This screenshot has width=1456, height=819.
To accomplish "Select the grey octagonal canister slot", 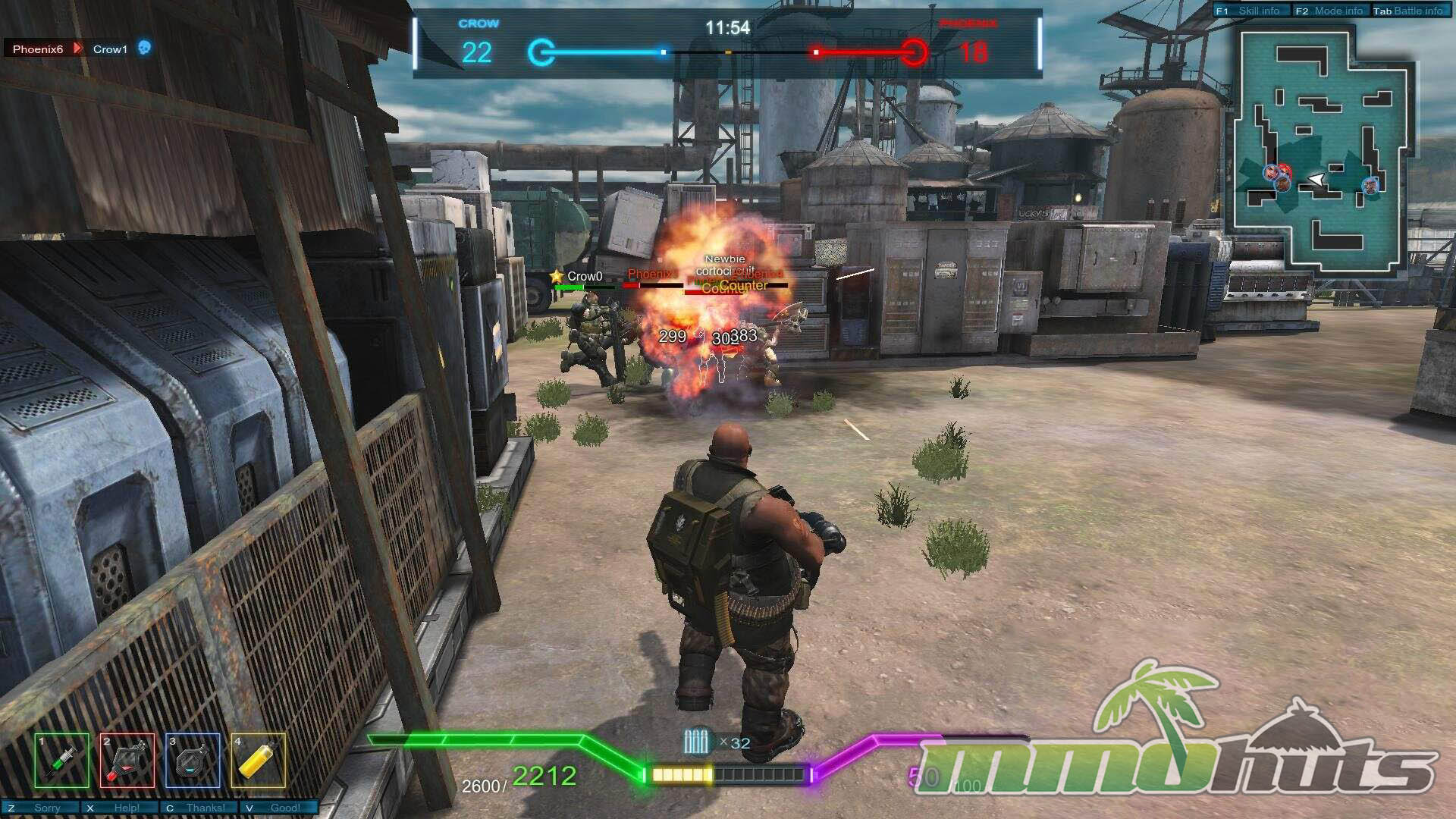I will click(x=193, y=761).
